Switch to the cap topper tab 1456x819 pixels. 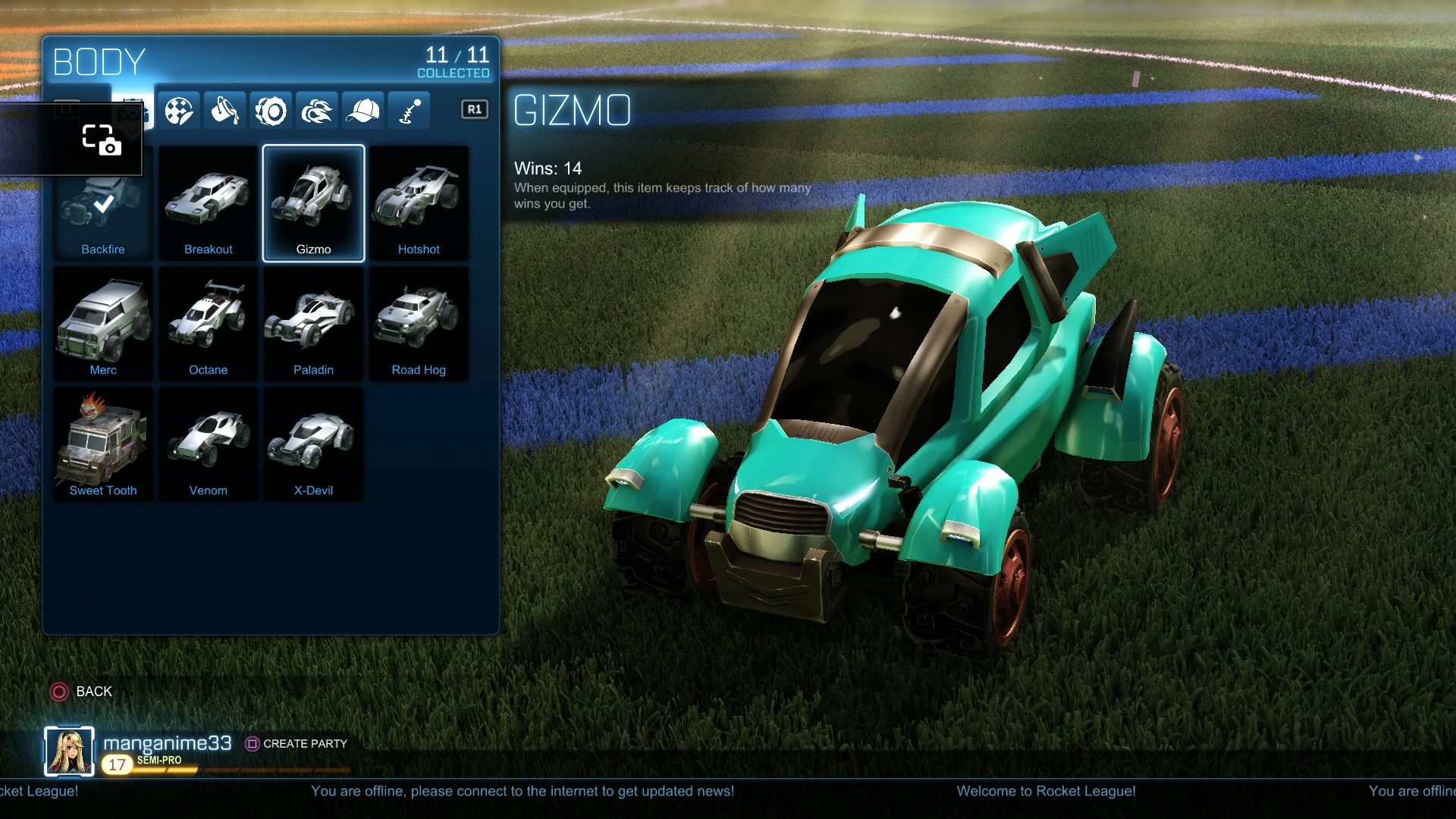pos(362,111)
